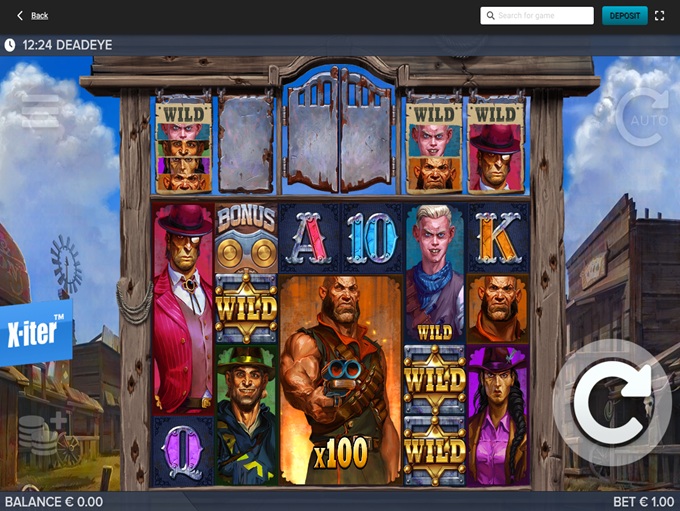Go back using the Back button

[32, 16]
